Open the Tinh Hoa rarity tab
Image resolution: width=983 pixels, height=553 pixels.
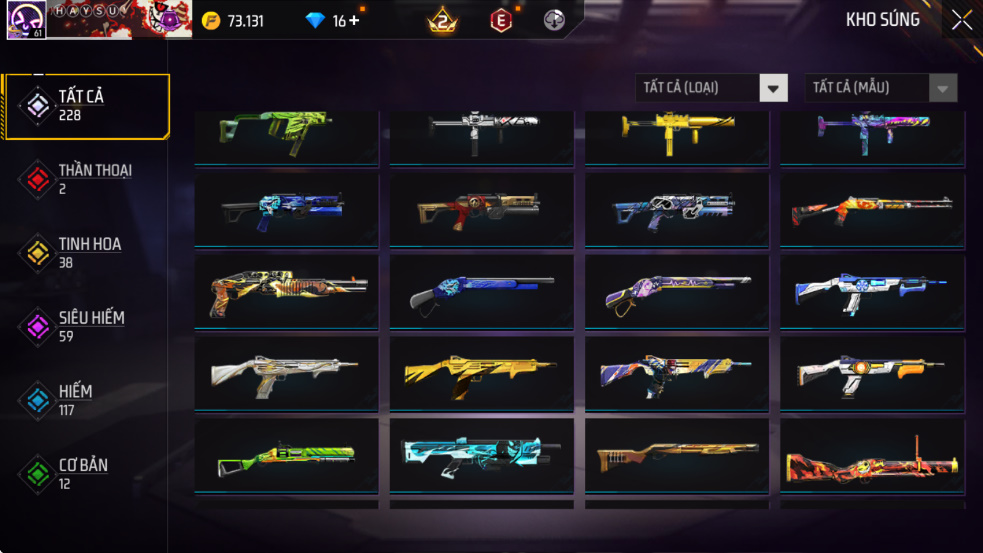85,252
